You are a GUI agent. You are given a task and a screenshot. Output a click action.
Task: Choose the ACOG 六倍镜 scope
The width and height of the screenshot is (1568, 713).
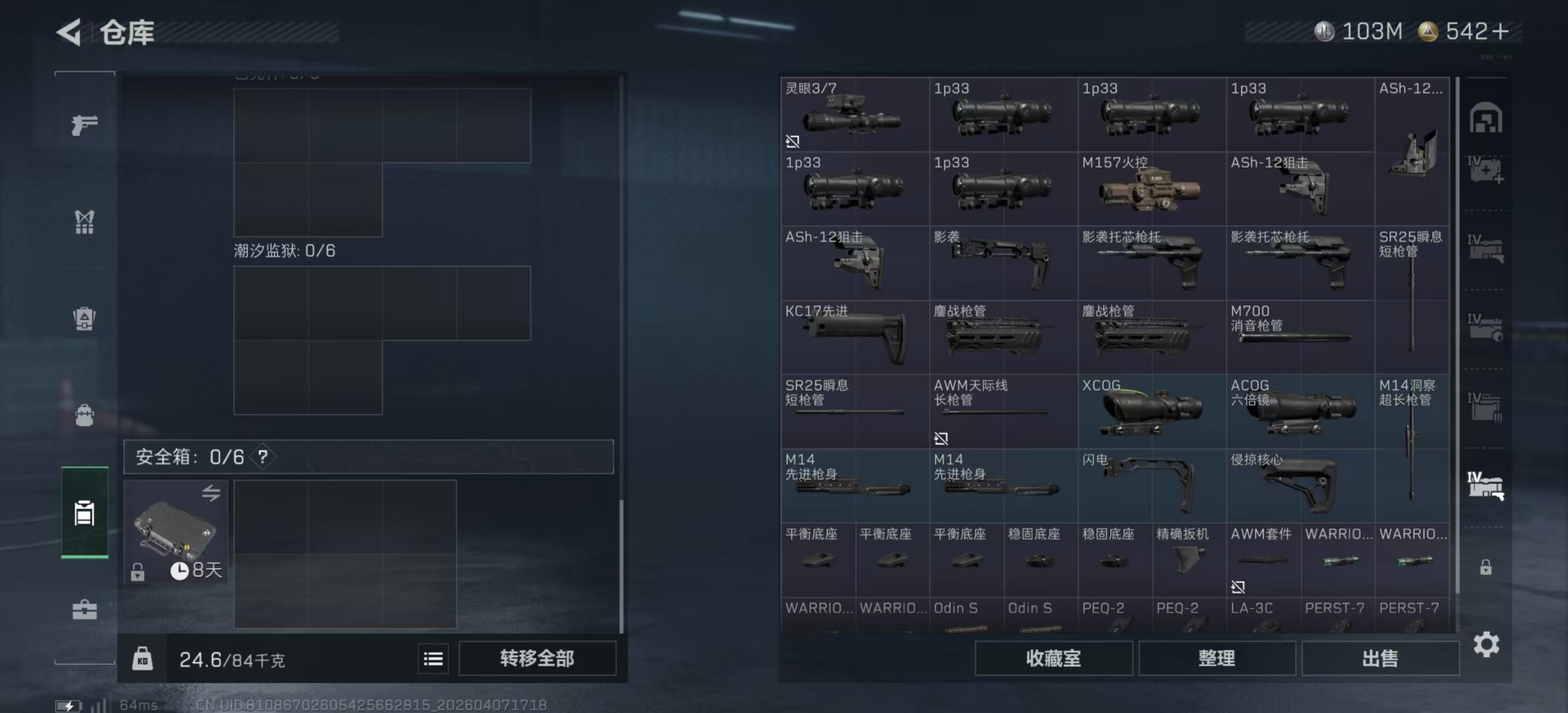[1300, 412]
